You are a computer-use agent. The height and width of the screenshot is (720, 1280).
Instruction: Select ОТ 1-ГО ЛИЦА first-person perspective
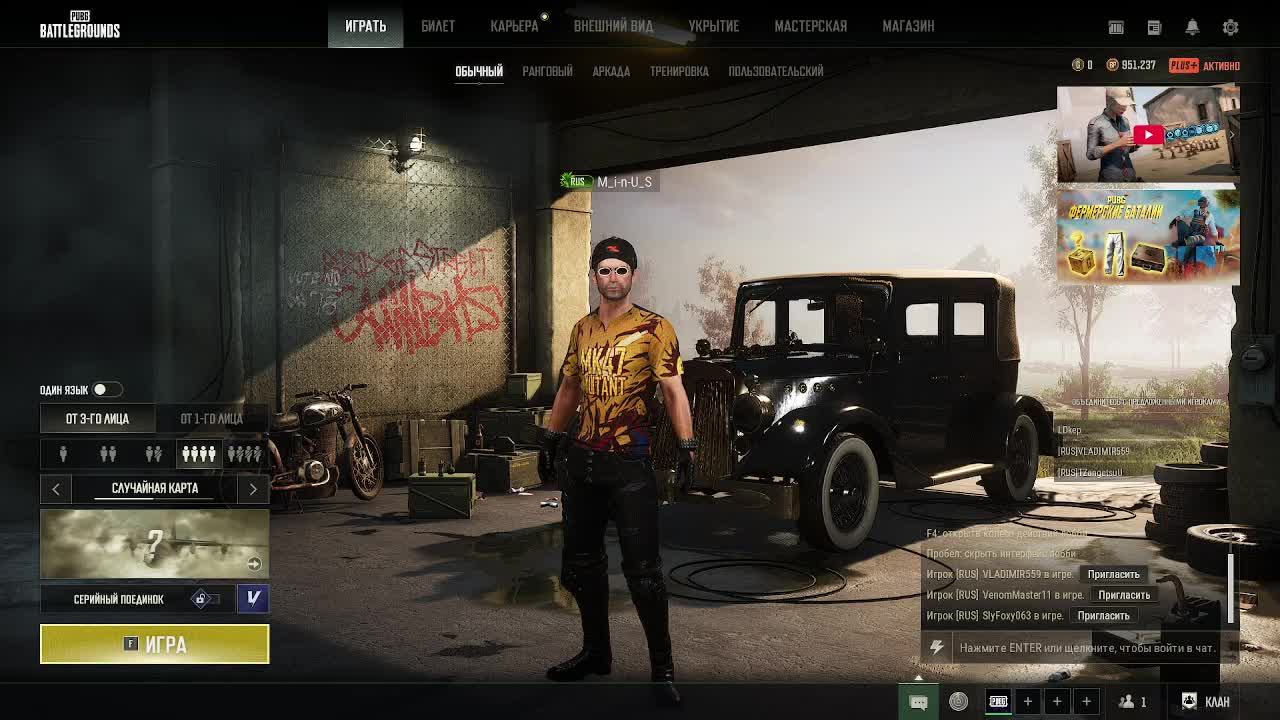(x=211, y=418)
